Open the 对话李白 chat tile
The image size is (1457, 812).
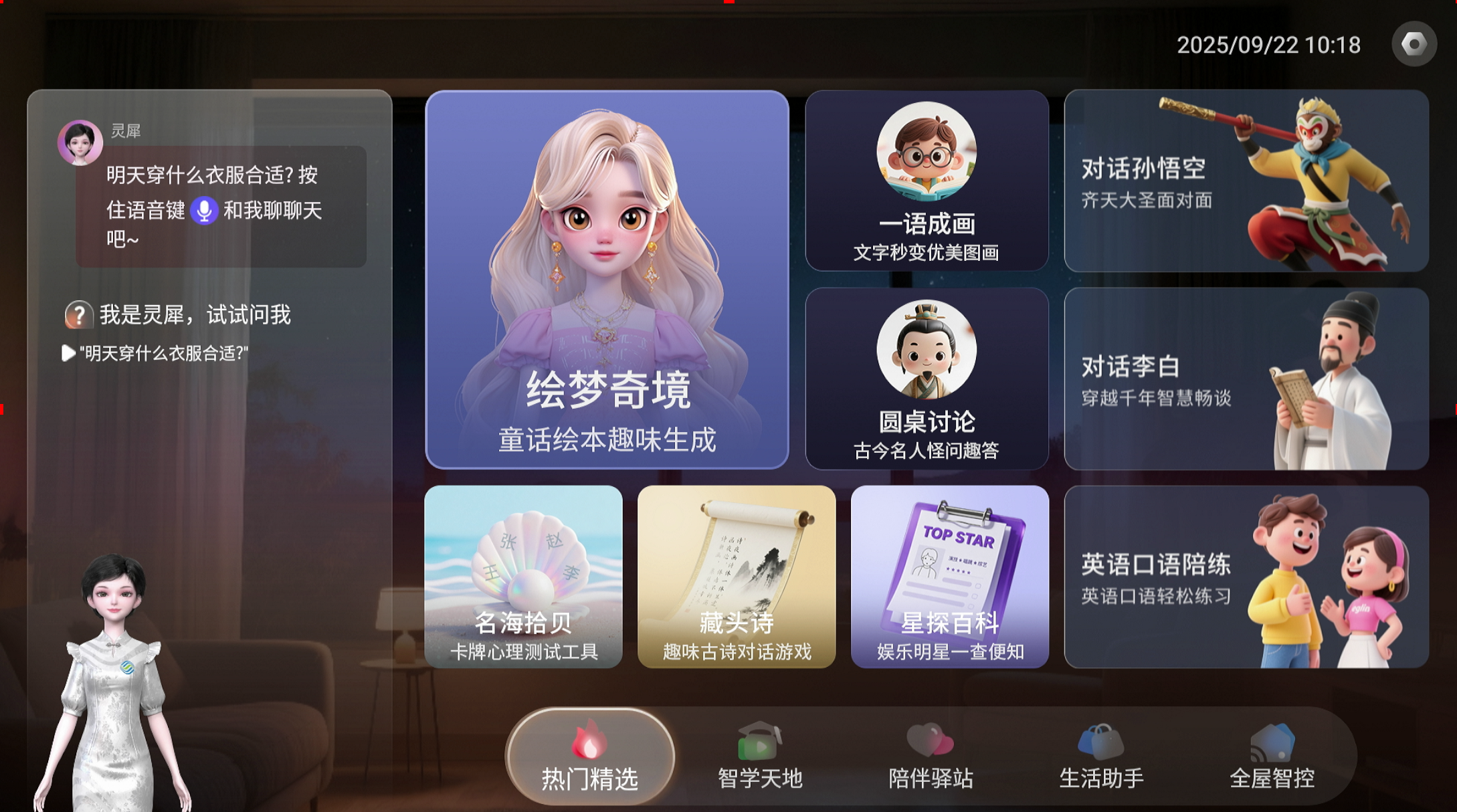click(1246, 379)
